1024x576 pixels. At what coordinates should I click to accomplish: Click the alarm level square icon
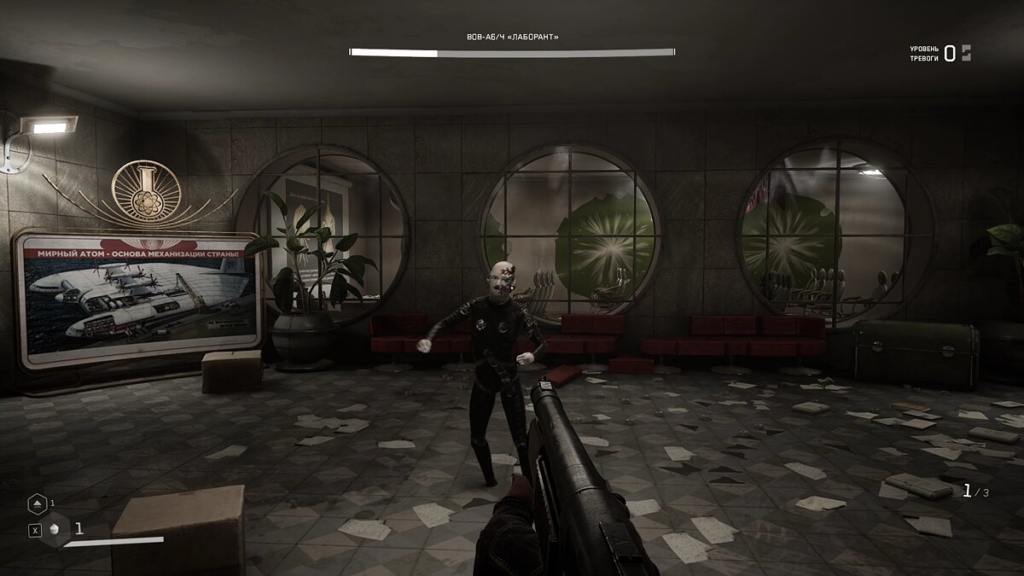coord(966,53)
